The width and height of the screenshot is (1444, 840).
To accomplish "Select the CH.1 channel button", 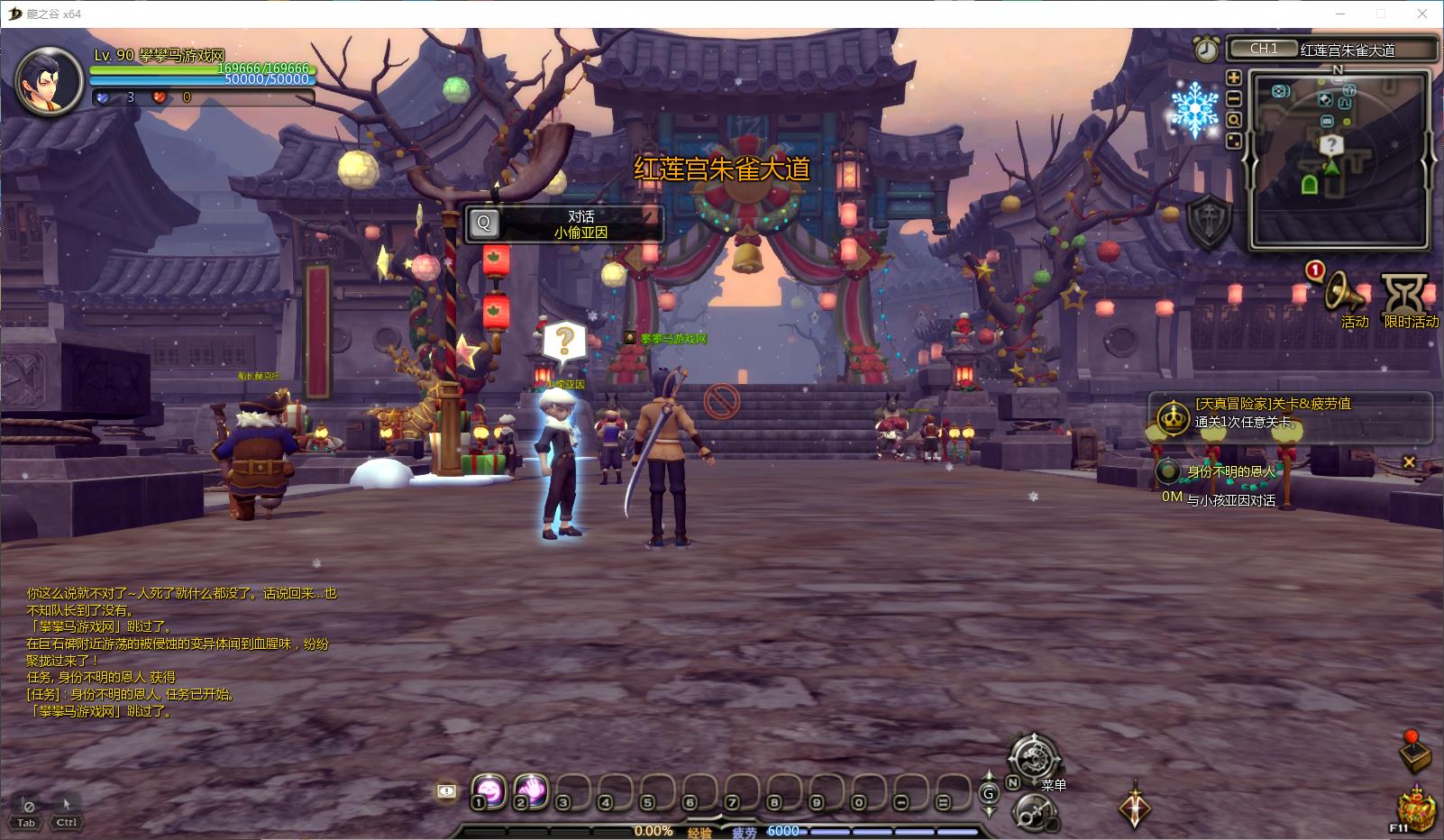I will 1264,49.
